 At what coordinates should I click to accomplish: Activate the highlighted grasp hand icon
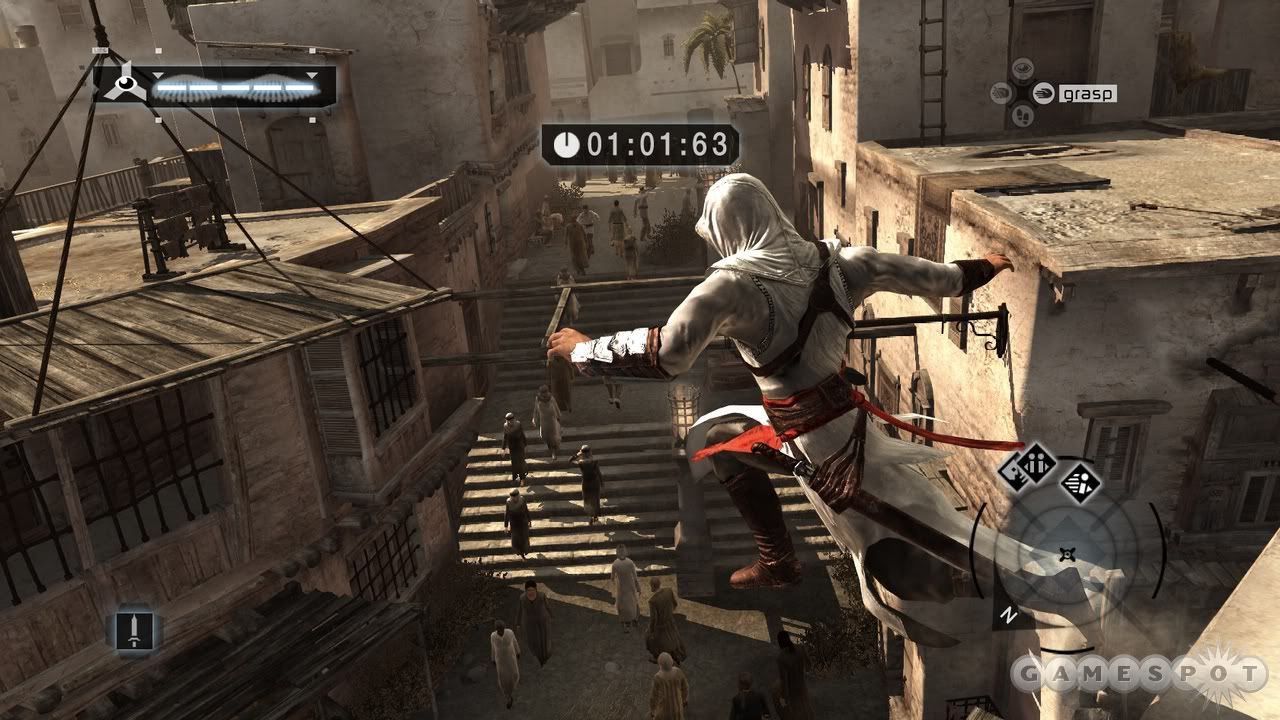[1044, 93]
